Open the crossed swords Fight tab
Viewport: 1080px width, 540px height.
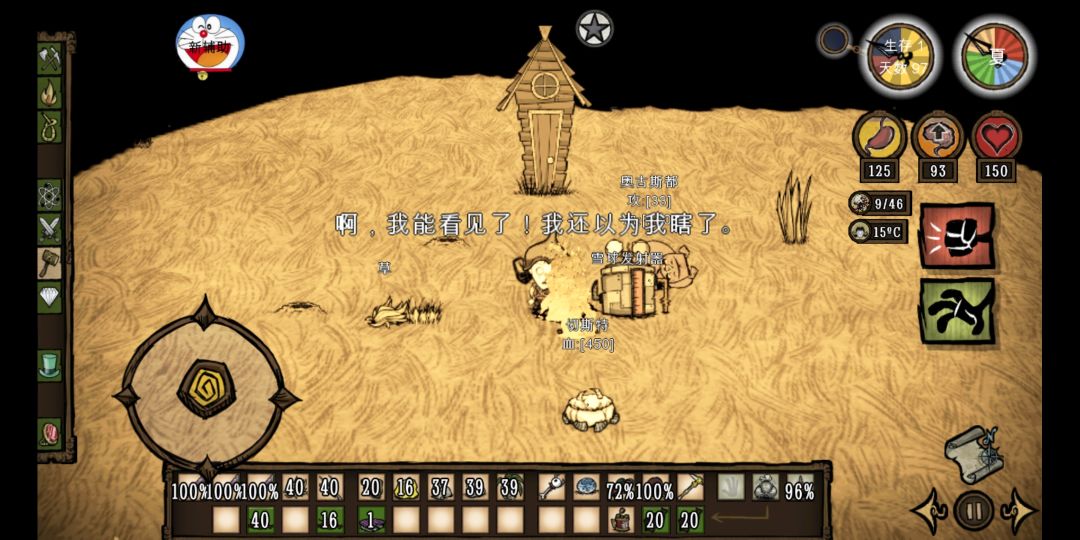pos(50,229)
